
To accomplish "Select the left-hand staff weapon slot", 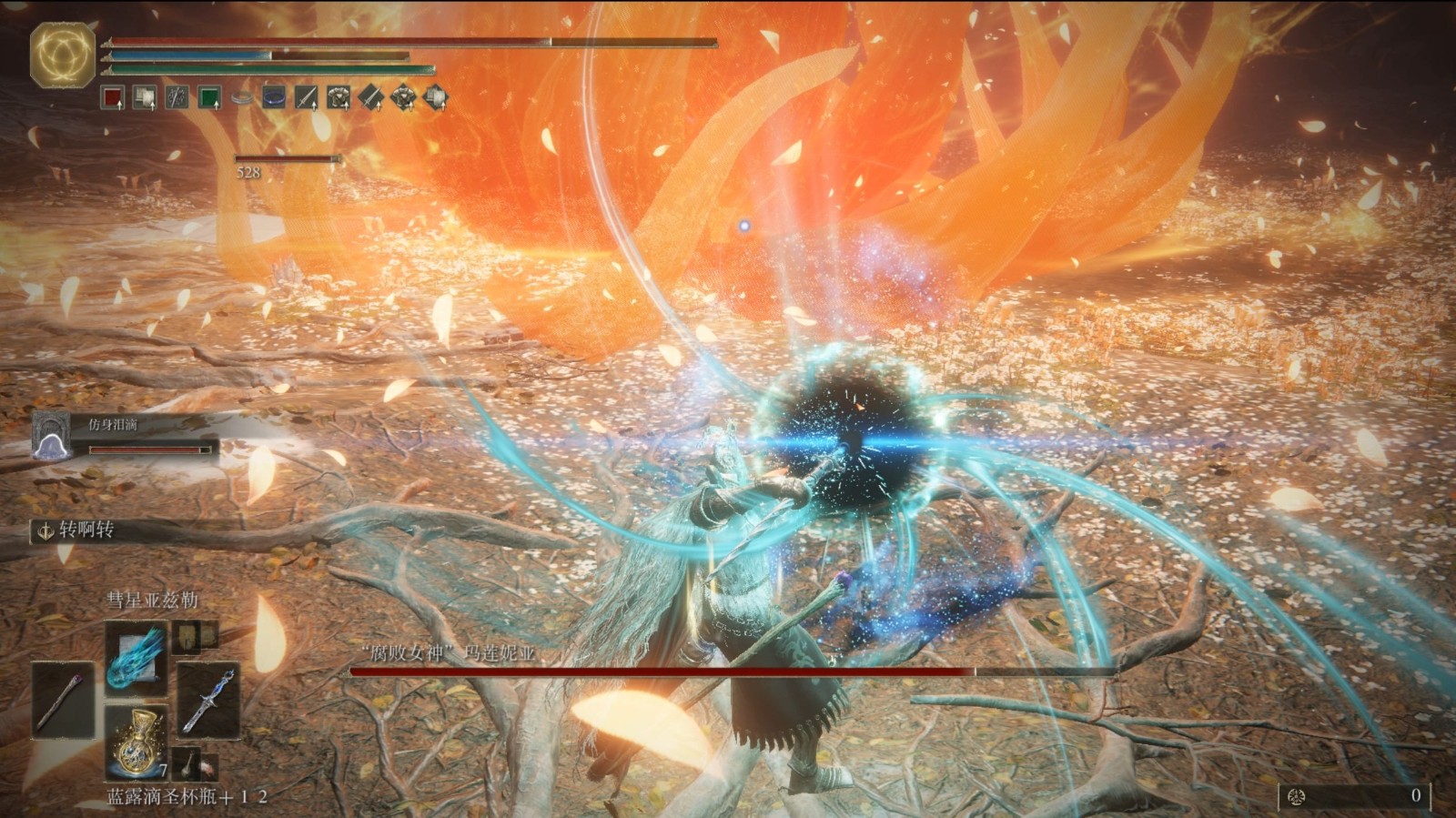I will click(x=63, y=699).
